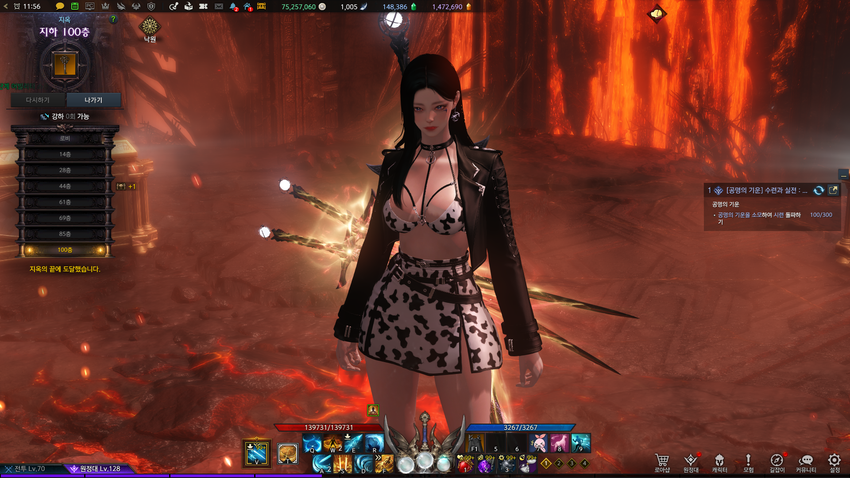This screenshot has width=850, height=478.
Task: Click the 나가기 (exit) button
Action: (x=94, y=100)
